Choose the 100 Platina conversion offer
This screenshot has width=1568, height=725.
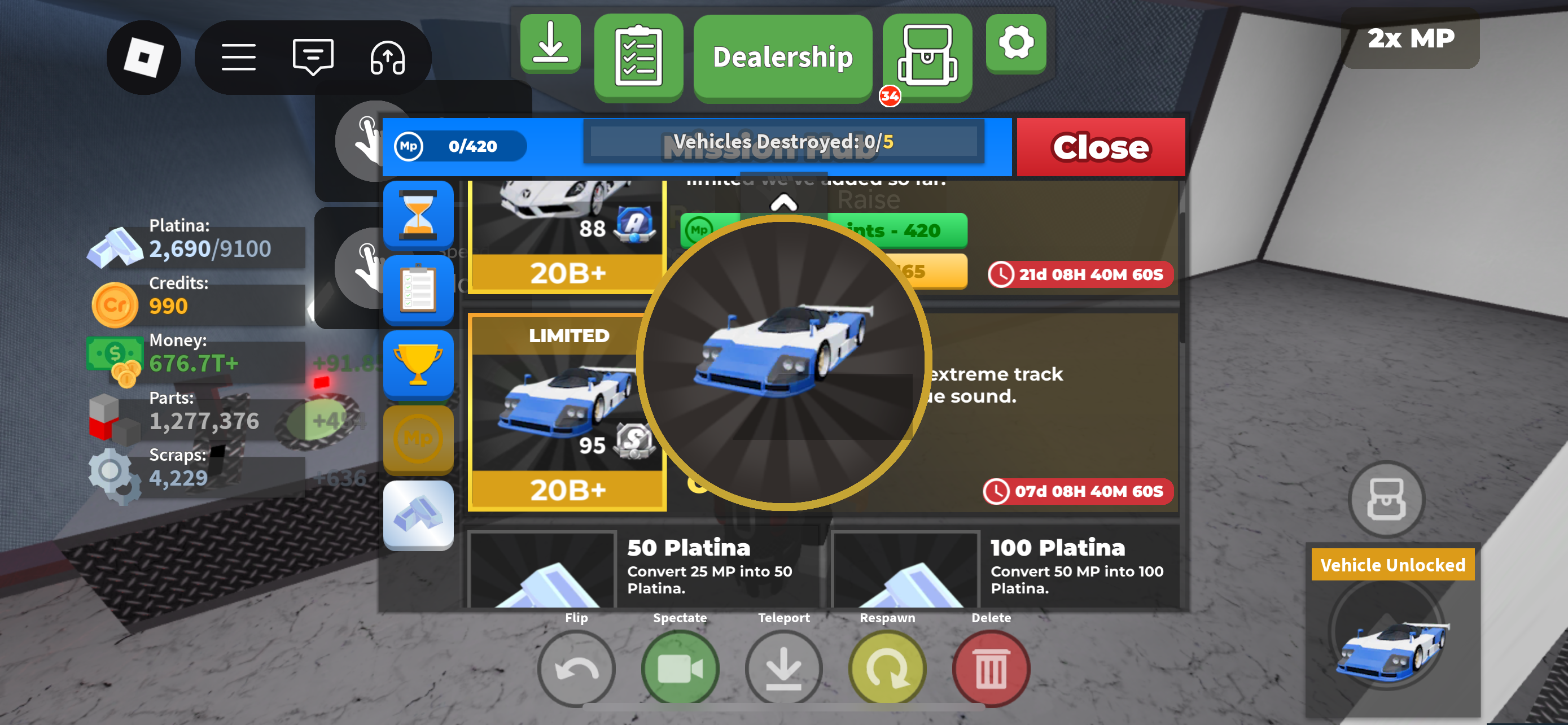tap(1004, 569)
